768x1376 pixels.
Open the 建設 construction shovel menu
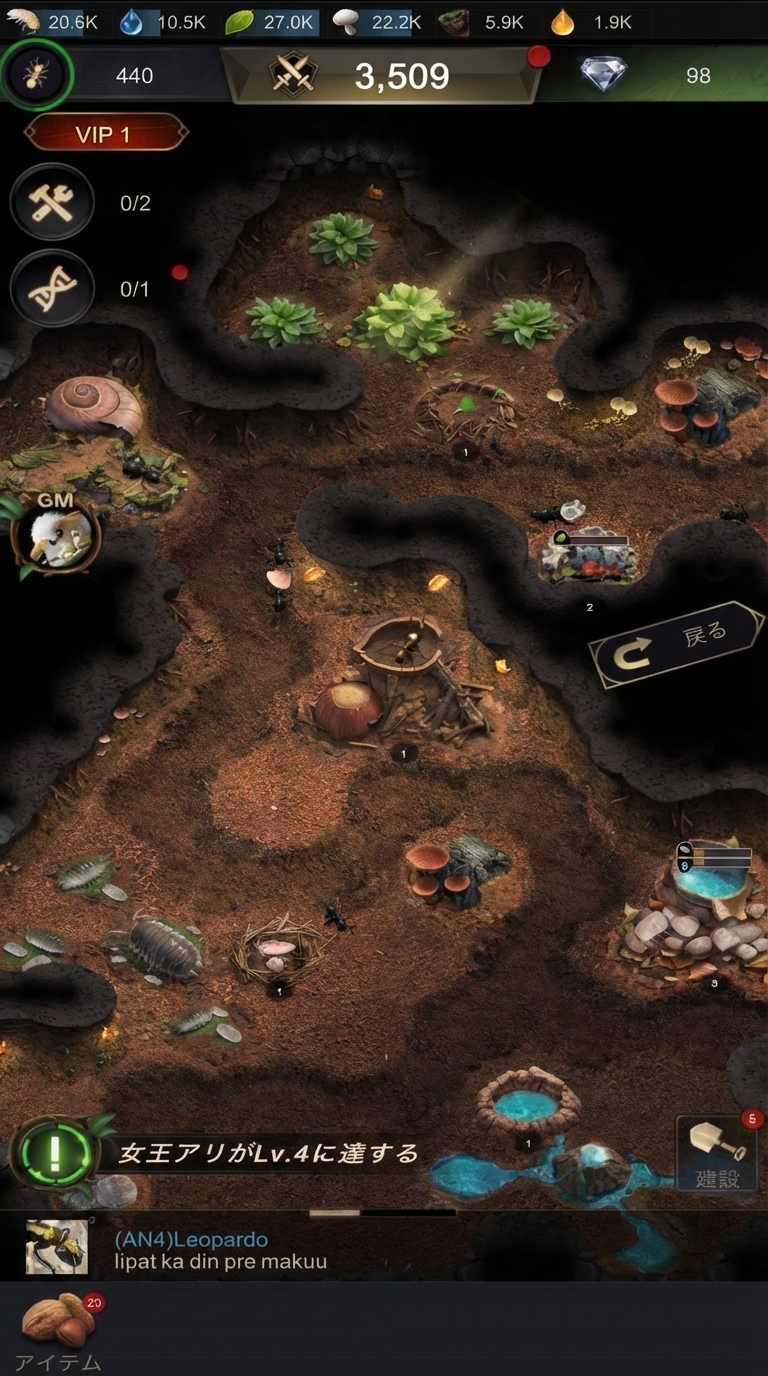coord(717,1153)
